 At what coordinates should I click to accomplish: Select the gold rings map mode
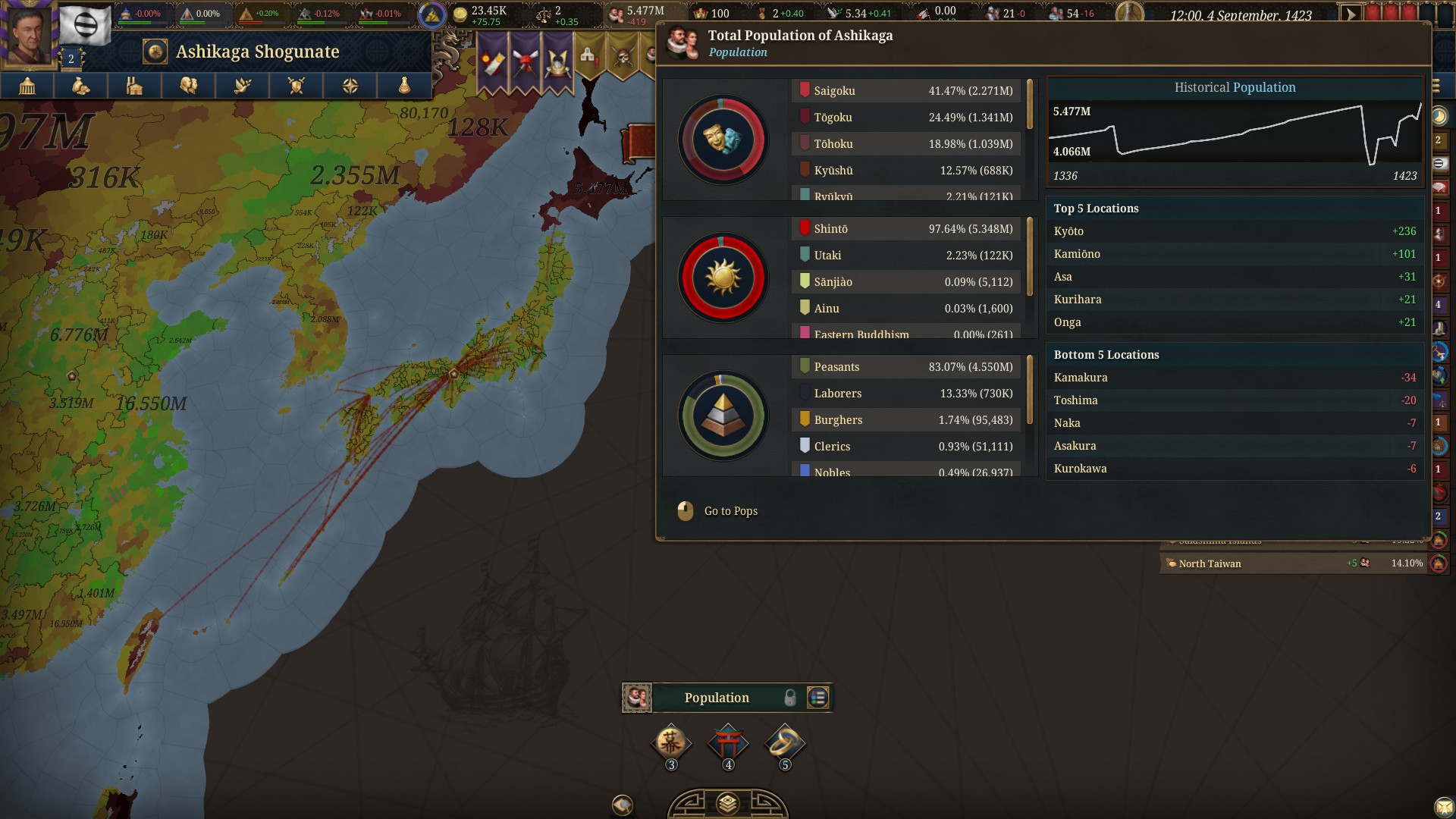[x=785, y=742]
